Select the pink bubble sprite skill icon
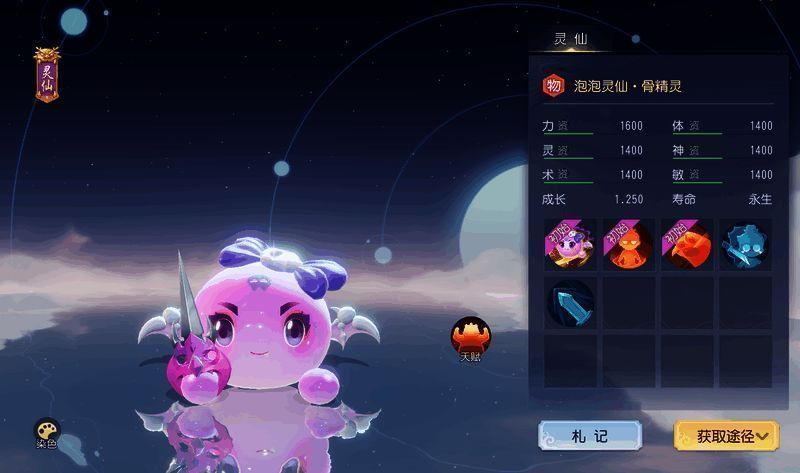800x473 pixels. click(x=570, y=246)
